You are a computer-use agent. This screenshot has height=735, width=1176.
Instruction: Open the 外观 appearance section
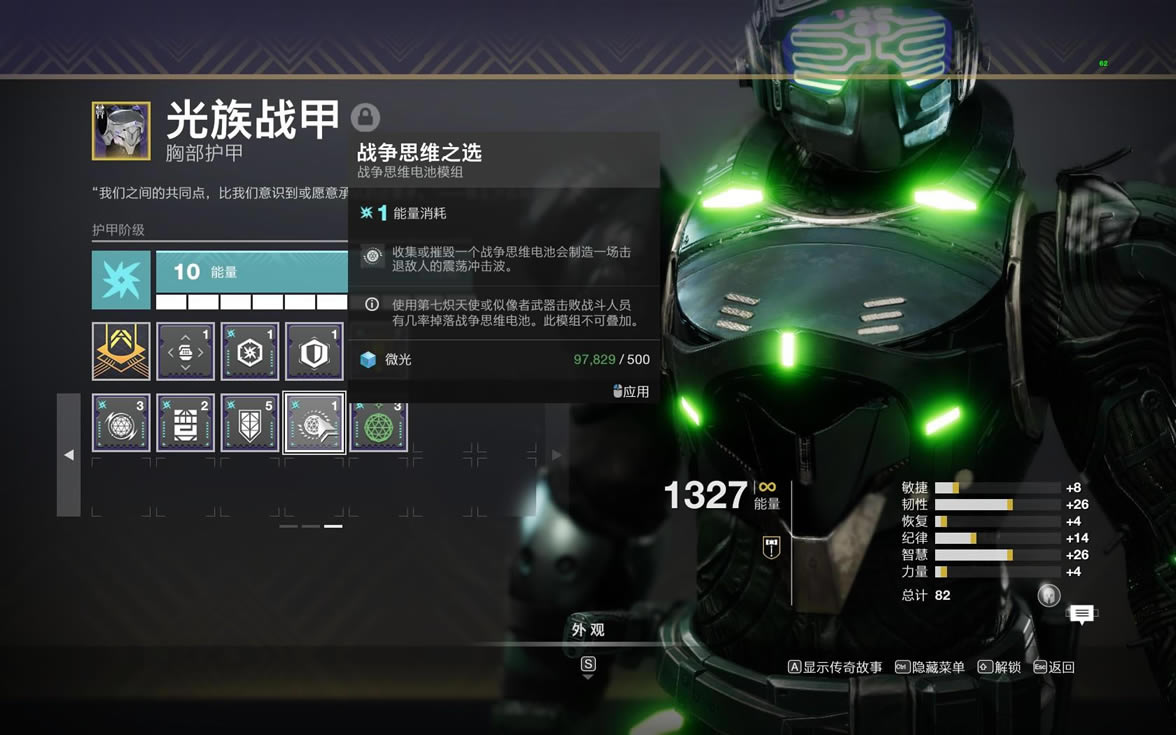coord(588,630)
